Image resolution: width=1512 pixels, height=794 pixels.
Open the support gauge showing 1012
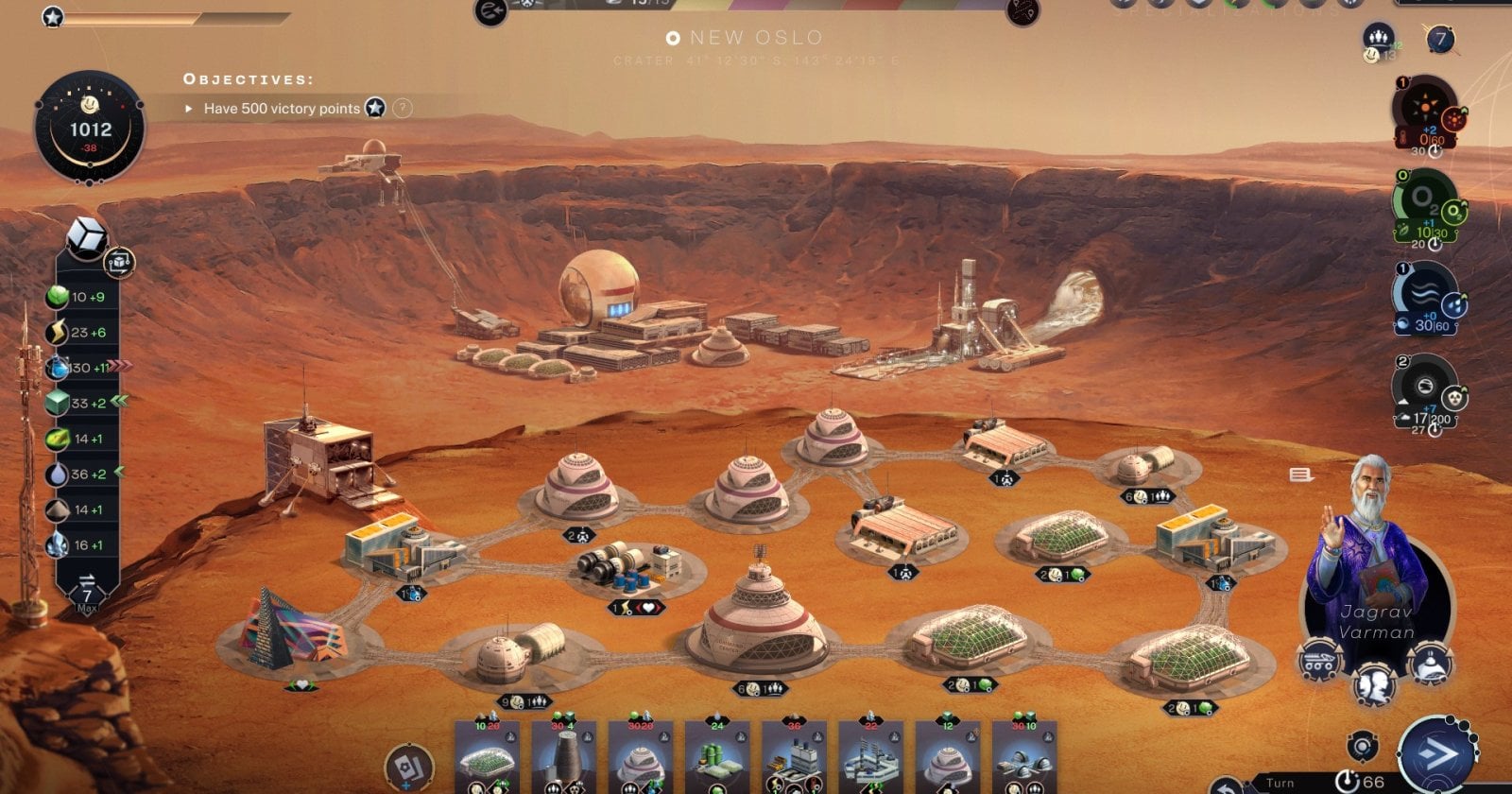[x=90, y=128]
